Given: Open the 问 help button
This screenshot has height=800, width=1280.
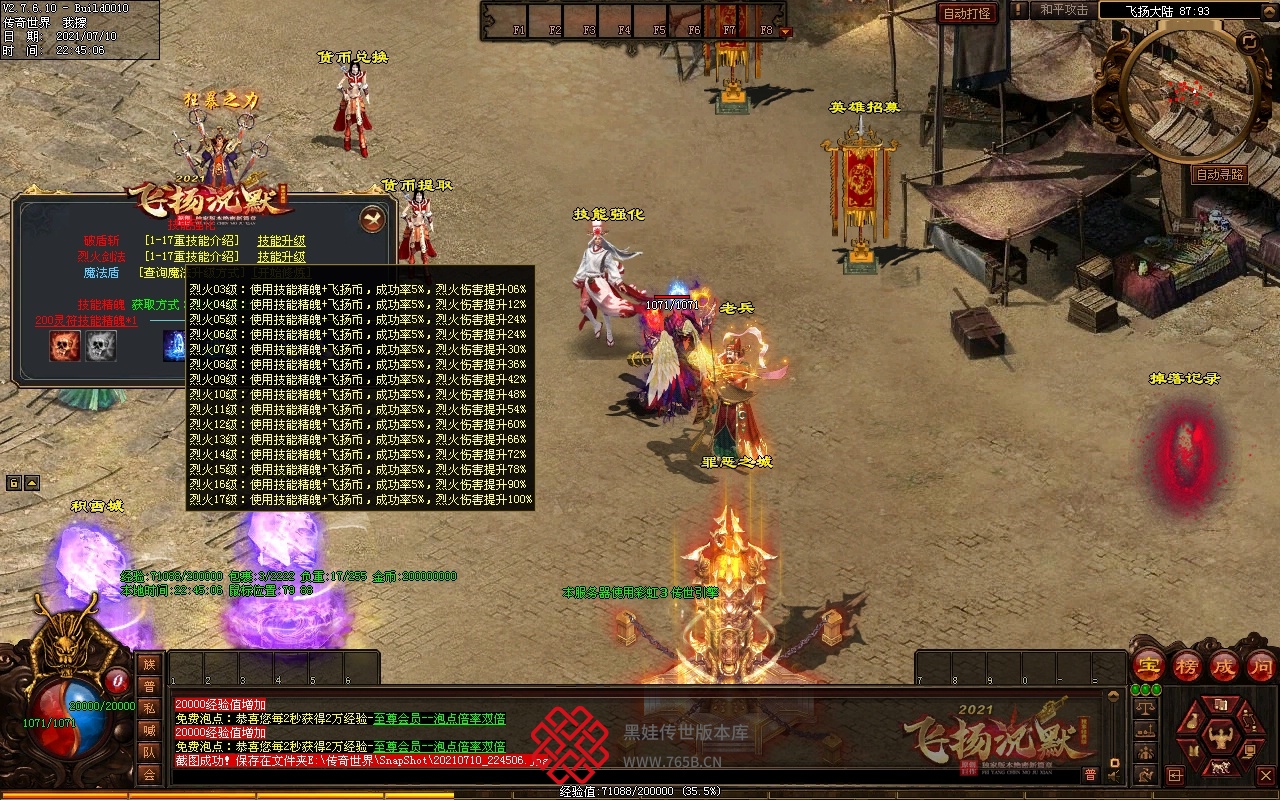Looking at the screenshot, I should click(1261, 665).
